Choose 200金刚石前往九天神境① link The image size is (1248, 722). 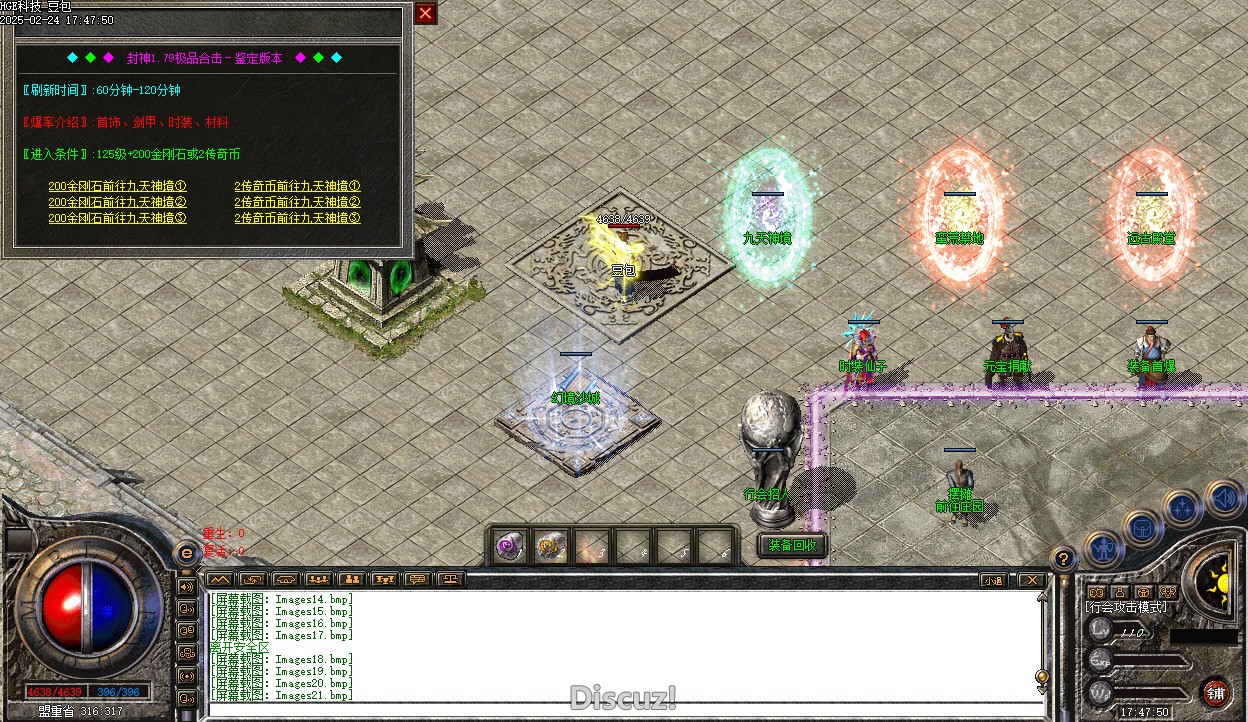pyautogui.click(x=117, y=186)
